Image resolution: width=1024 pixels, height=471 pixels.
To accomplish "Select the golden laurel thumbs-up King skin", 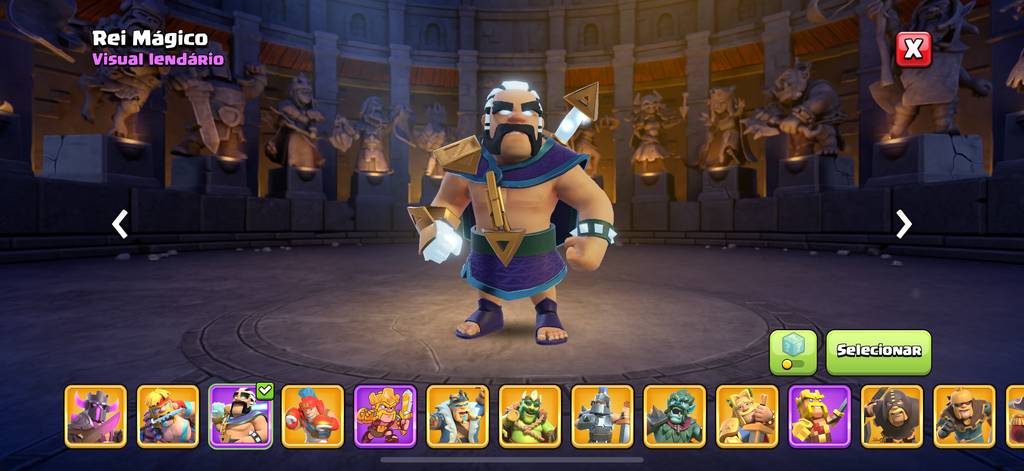I will tap(747, 415).
